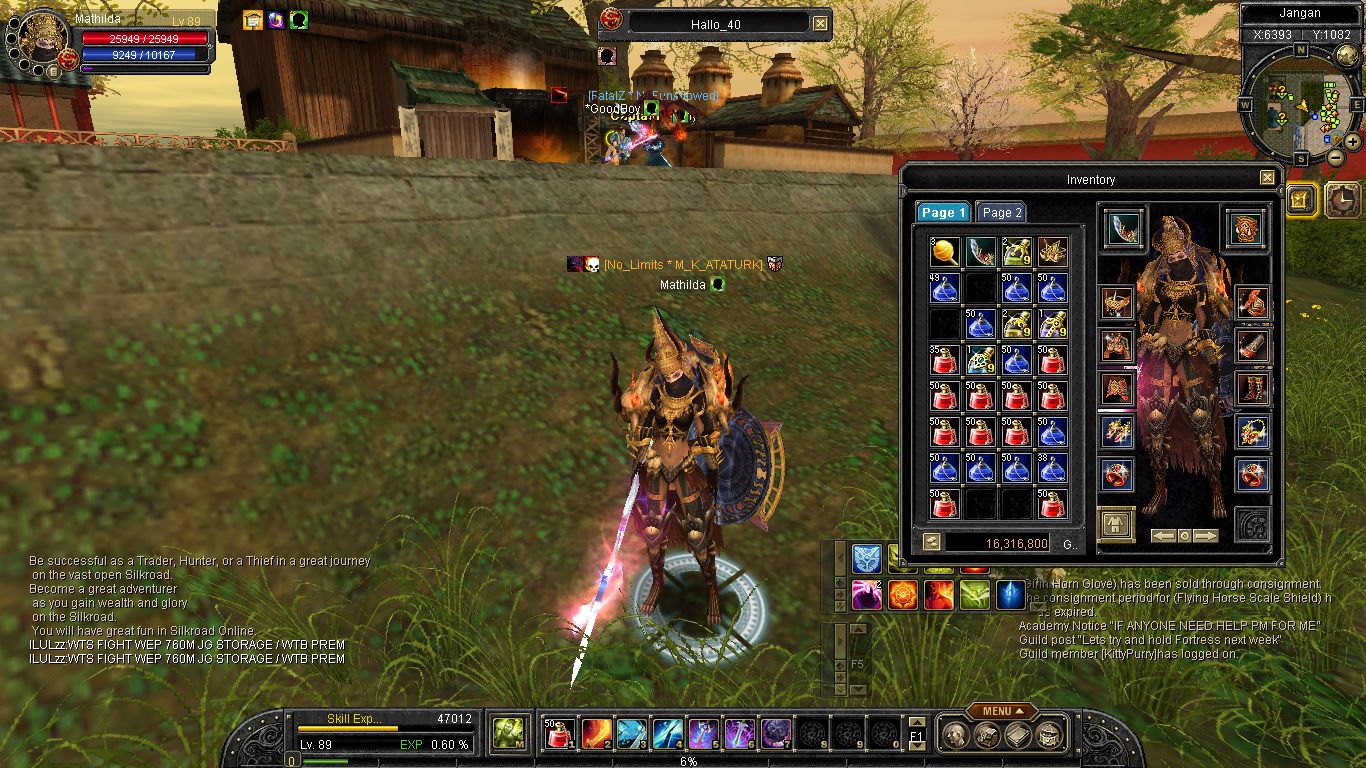Image resolution: width=1366 pixels, height=768 pixels.
Task: Select the equipped boots slot
Action: [x=1252, y=388]
